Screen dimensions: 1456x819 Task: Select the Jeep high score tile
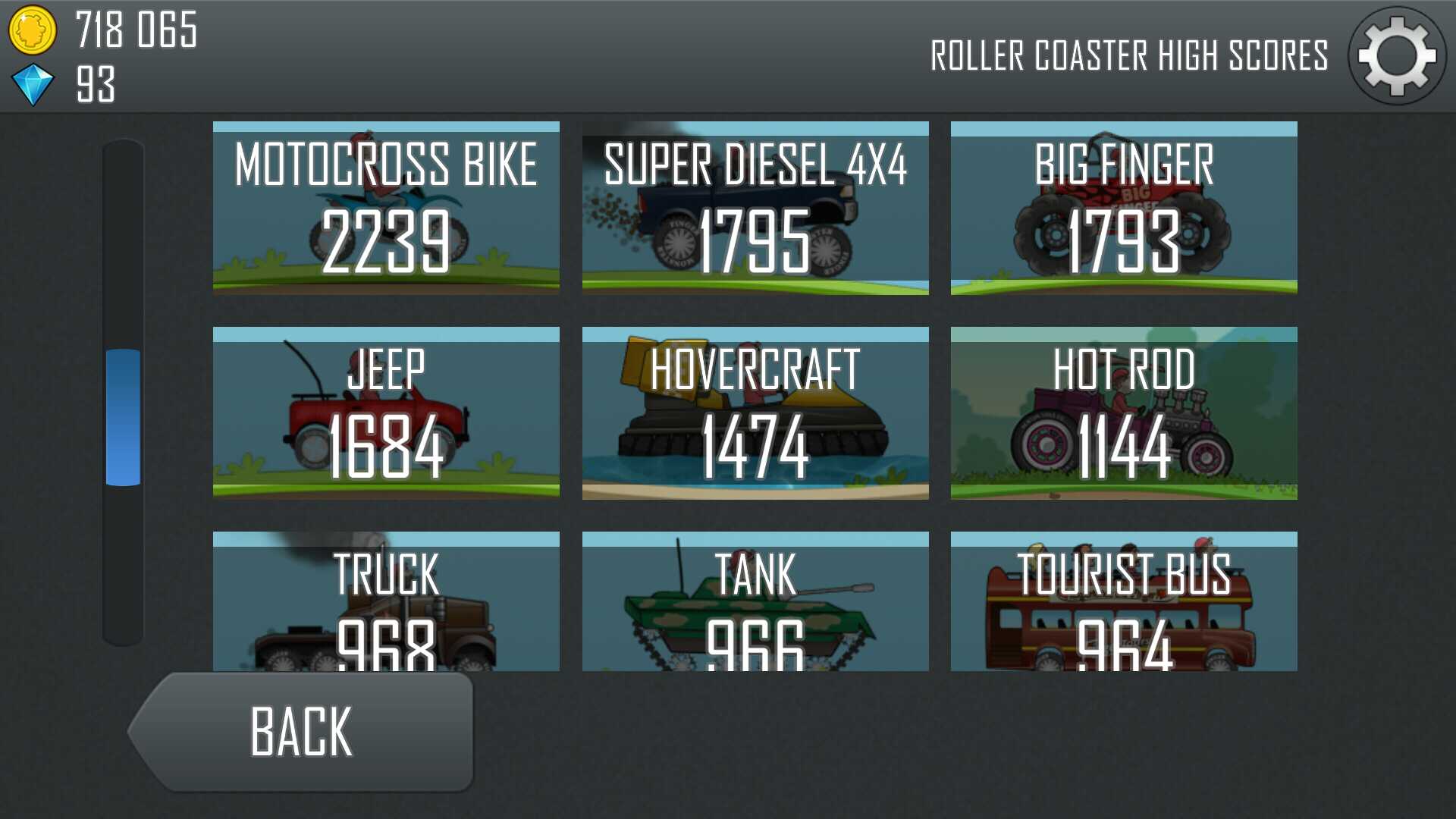[386, 413]
